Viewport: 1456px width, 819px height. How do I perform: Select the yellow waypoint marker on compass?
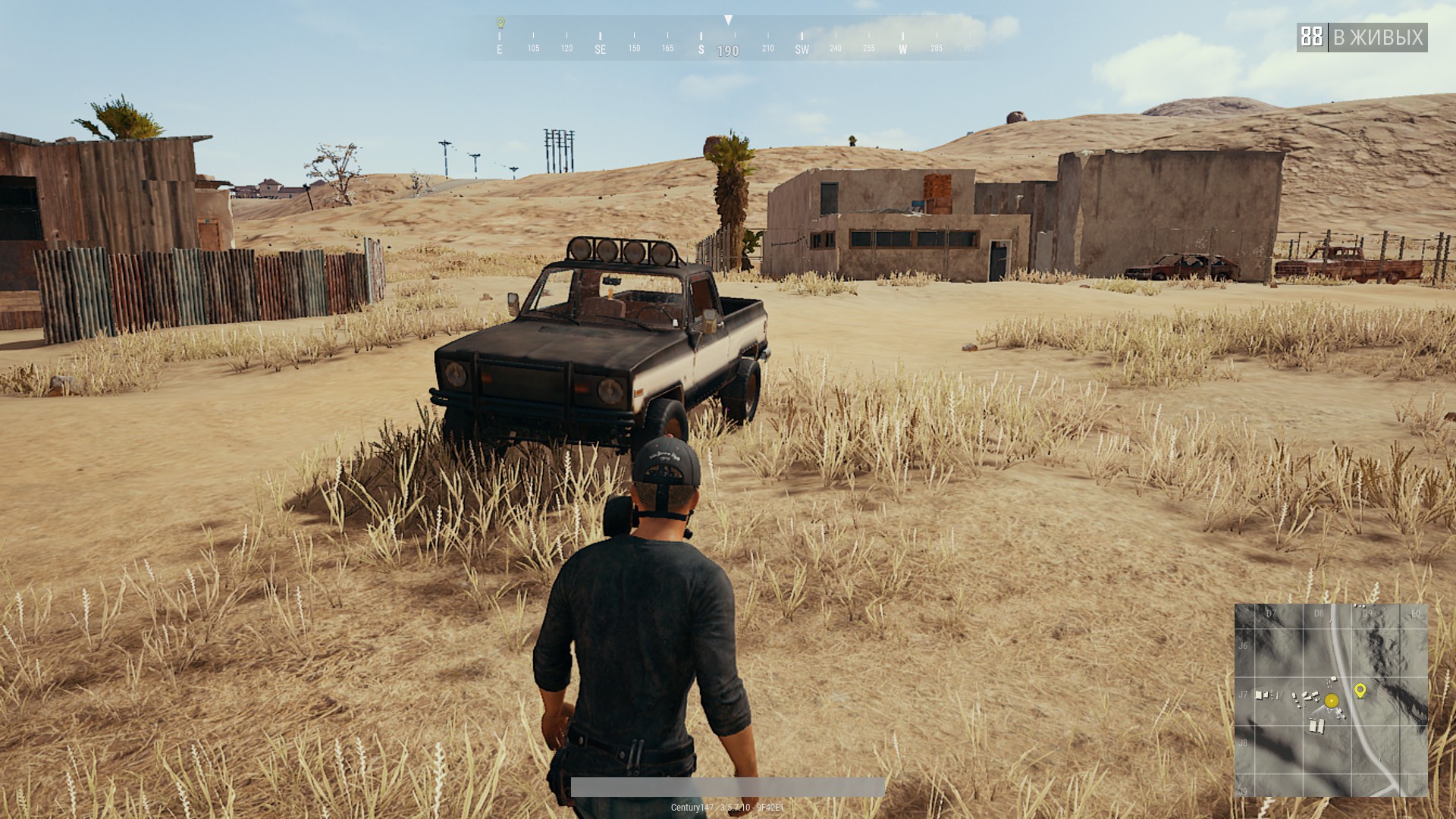pyautogui.click(x=500, y=23)
